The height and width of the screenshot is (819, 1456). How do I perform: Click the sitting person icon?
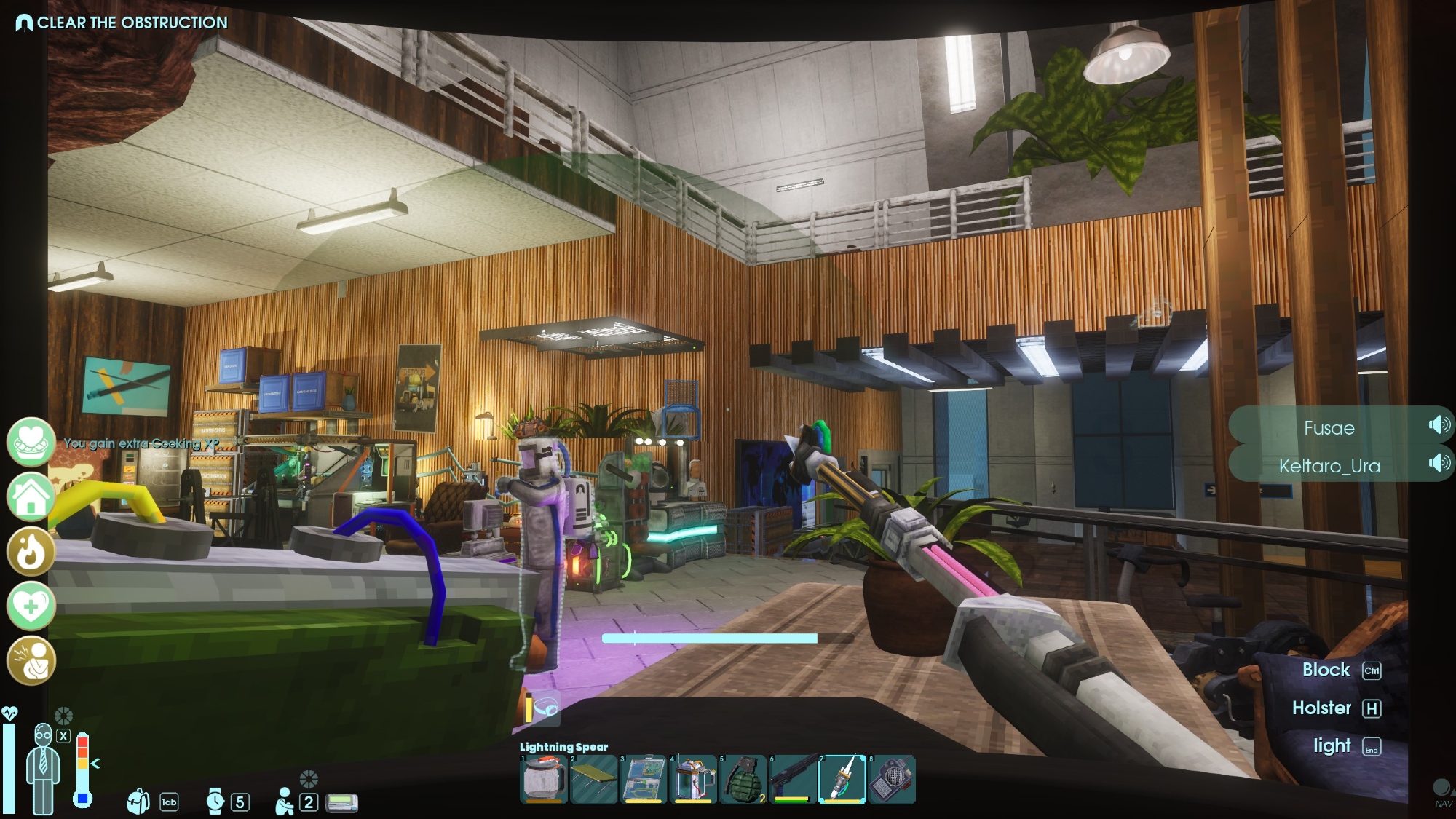[x=285, y=802]
